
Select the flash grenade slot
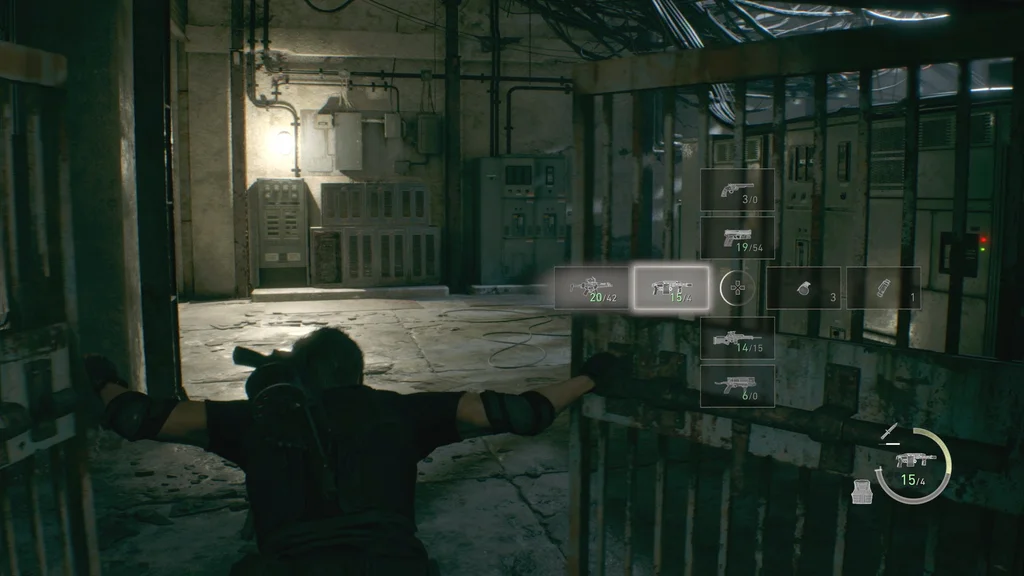883,287
